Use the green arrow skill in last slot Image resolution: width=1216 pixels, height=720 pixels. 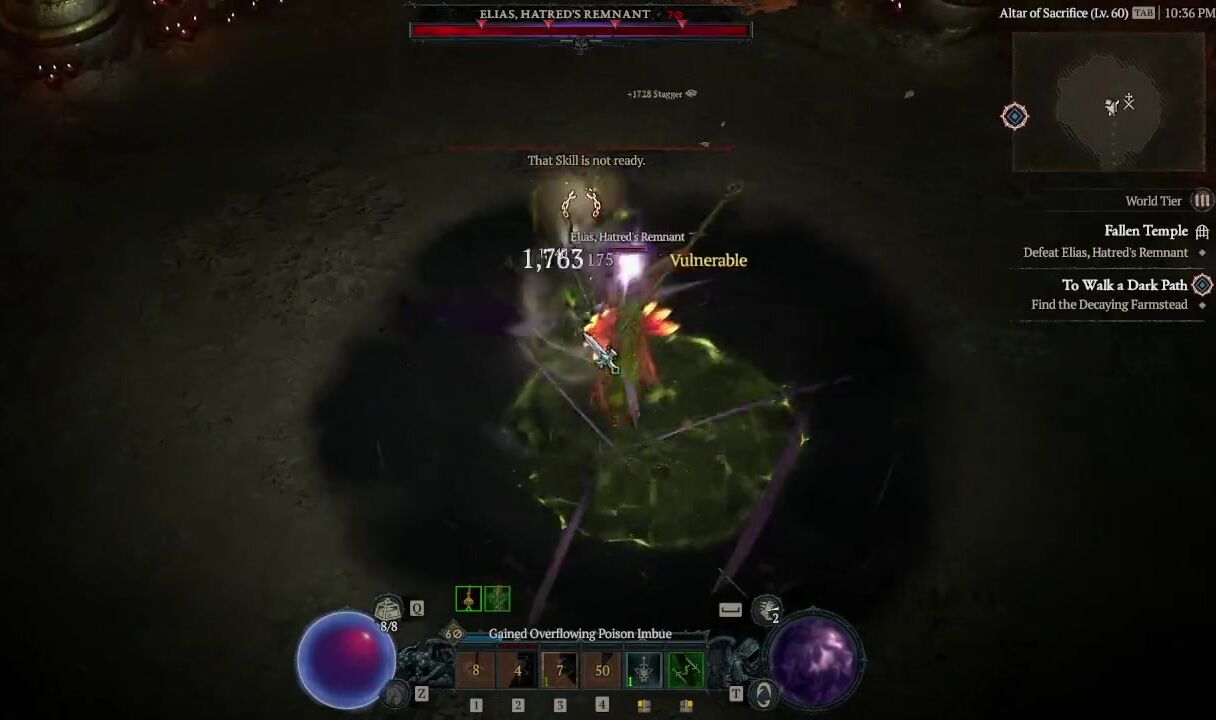pyautogui.click(x=686, y=670)
